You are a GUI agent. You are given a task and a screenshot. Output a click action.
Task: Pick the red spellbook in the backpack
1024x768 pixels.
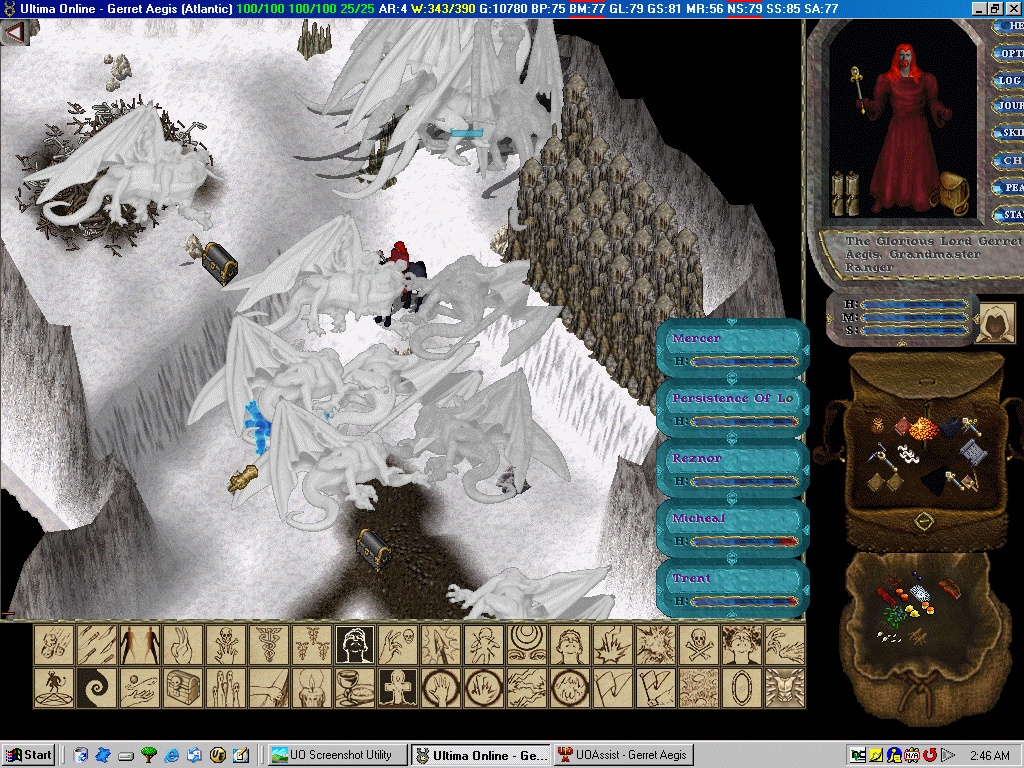tap(905, 427)
